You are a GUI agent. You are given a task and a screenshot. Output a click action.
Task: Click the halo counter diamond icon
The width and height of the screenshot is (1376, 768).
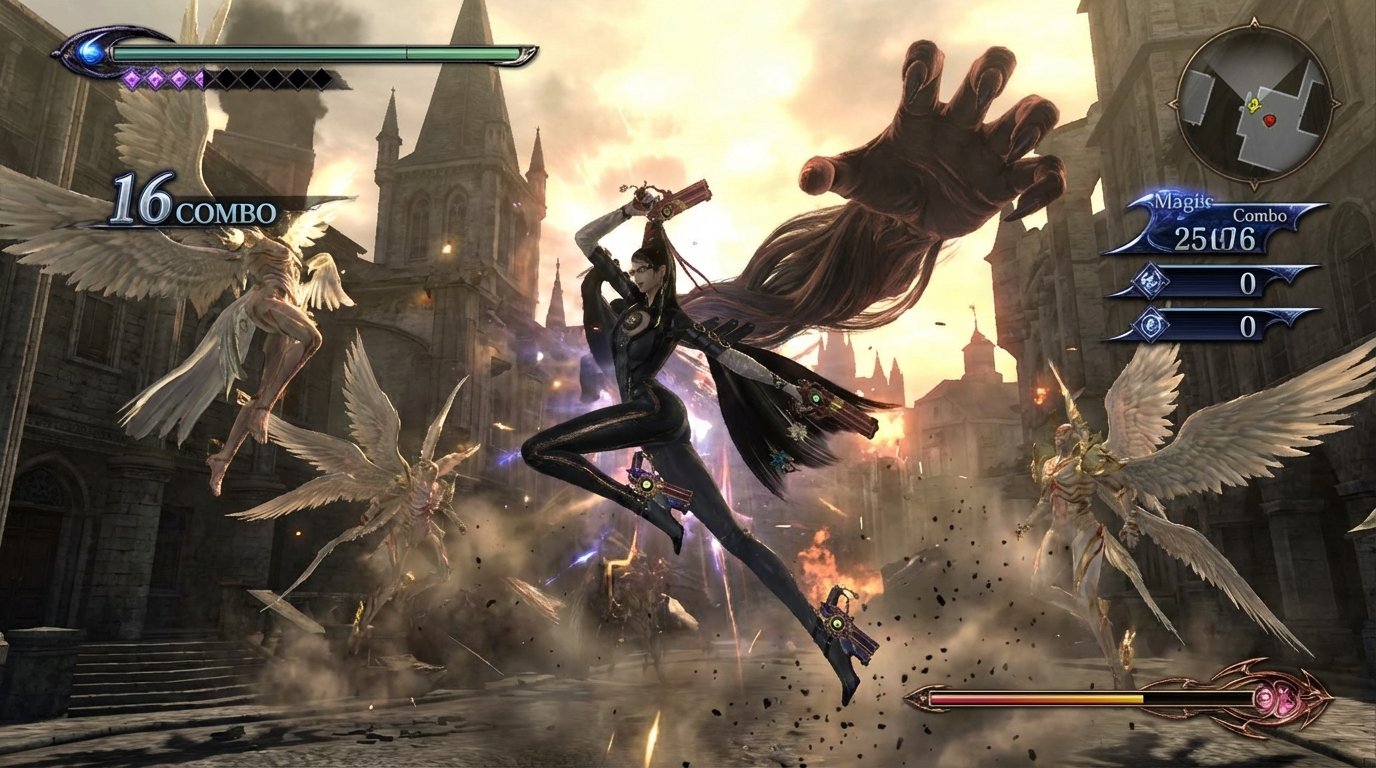[x=1152, y=281]
